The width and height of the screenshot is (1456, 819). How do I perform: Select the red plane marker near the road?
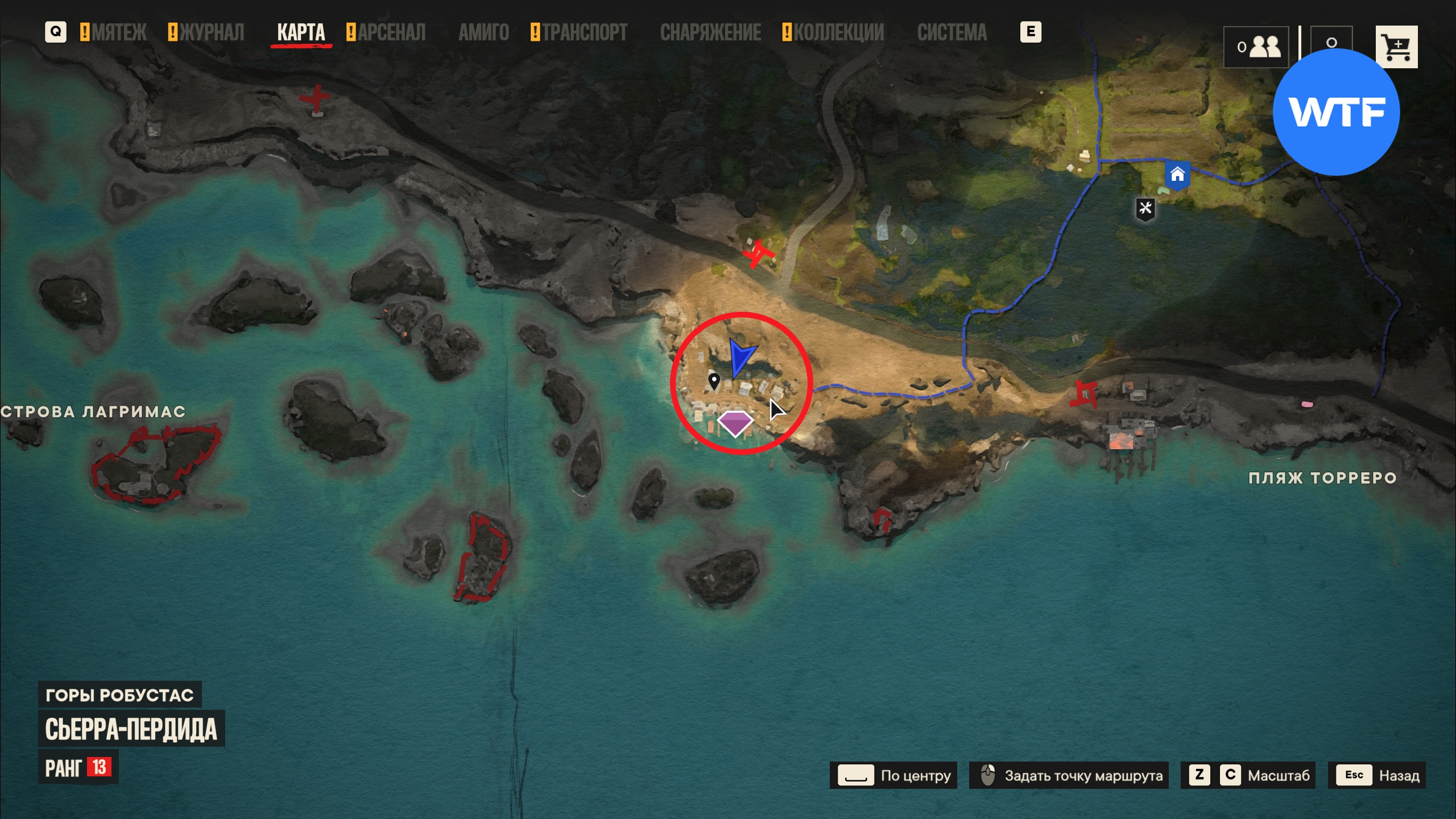point(758,254)
